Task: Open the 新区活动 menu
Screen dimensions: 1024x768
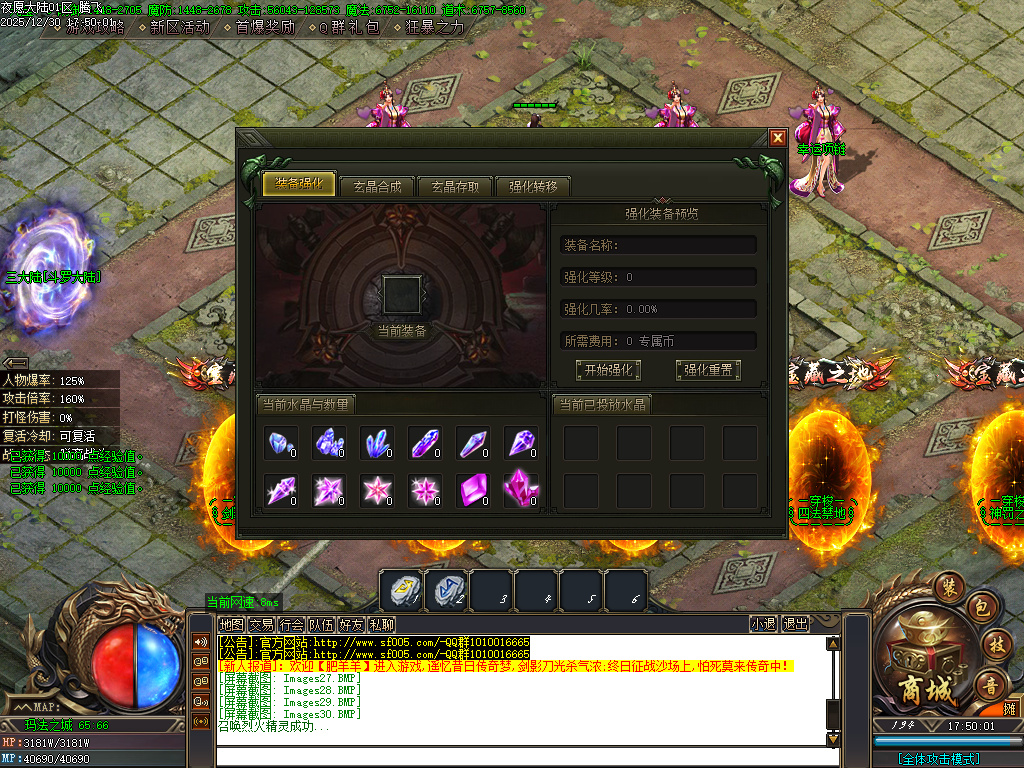Action: pos(178,27)
